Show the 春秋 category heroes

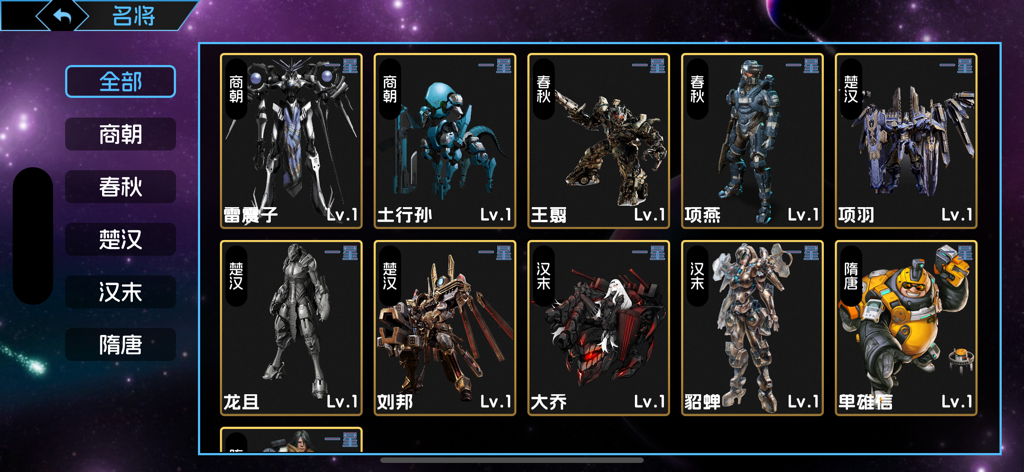pyautogui.click(x=120, y=187)
